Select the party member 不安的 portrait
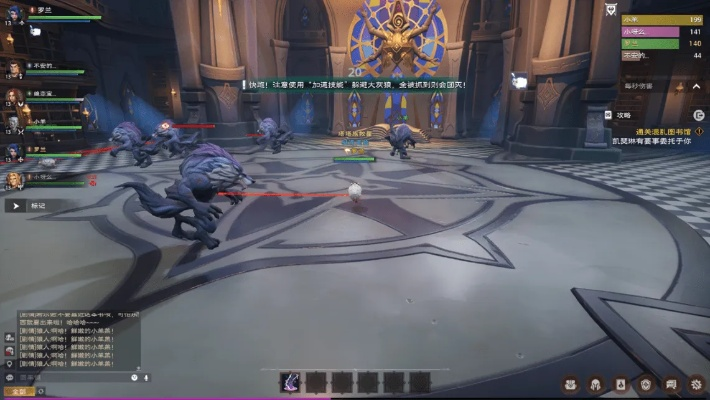Screen dimensions: 710x400 tap(14, 68)
